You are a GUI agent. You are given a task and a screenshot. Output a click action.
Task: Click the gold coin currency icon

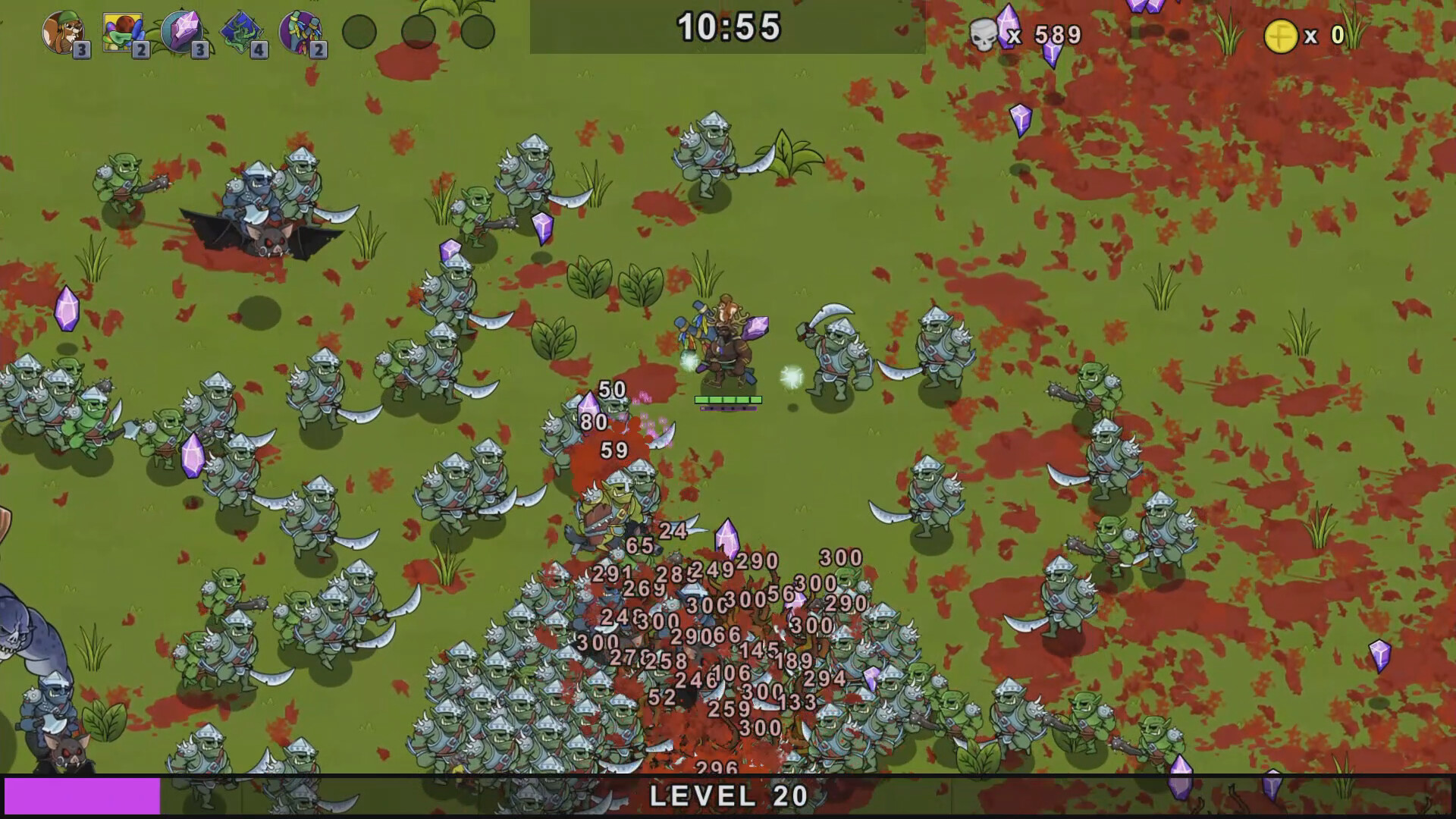(x=1282, y=33)
